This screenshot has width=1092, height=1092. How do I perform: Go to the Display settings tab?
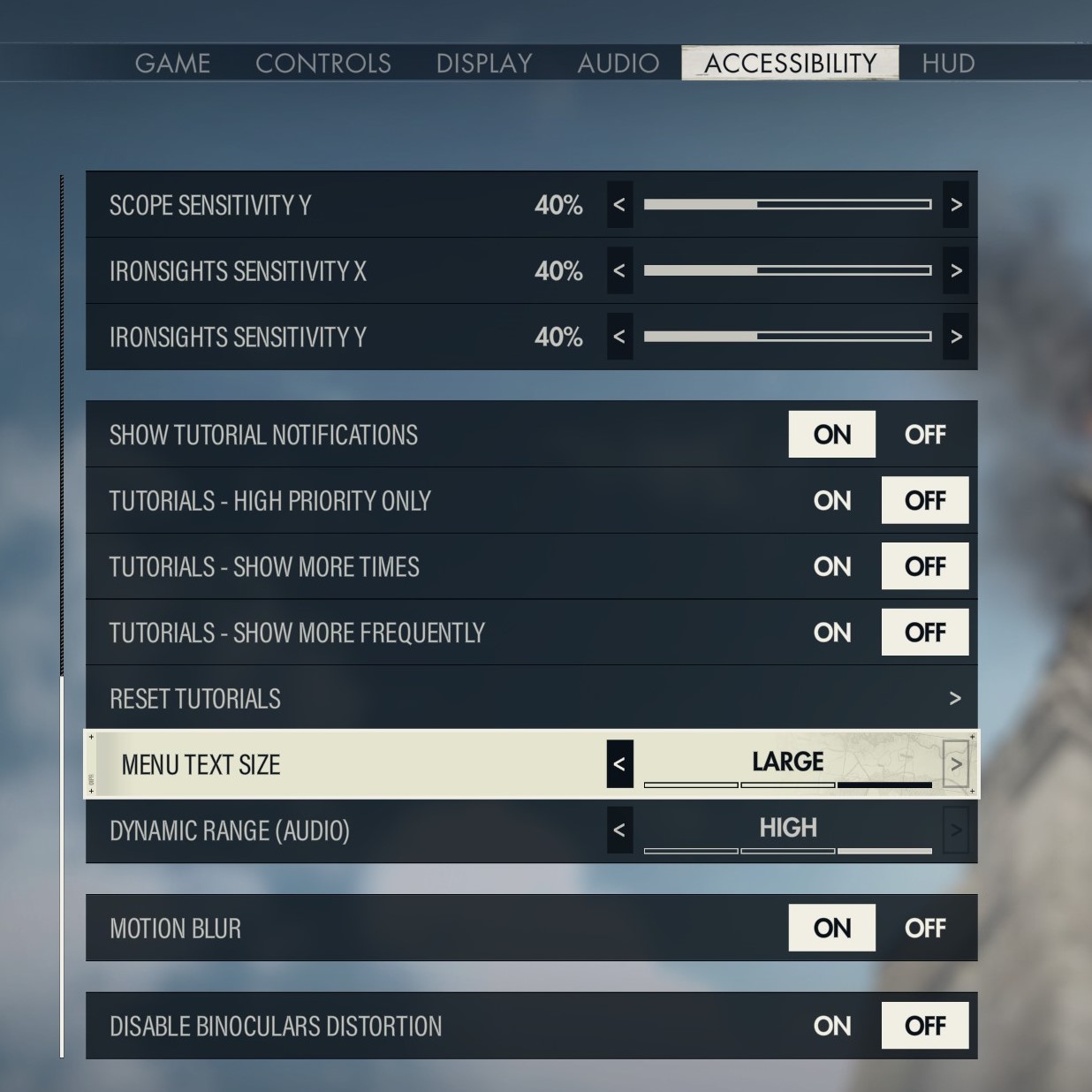coord(484,64)
